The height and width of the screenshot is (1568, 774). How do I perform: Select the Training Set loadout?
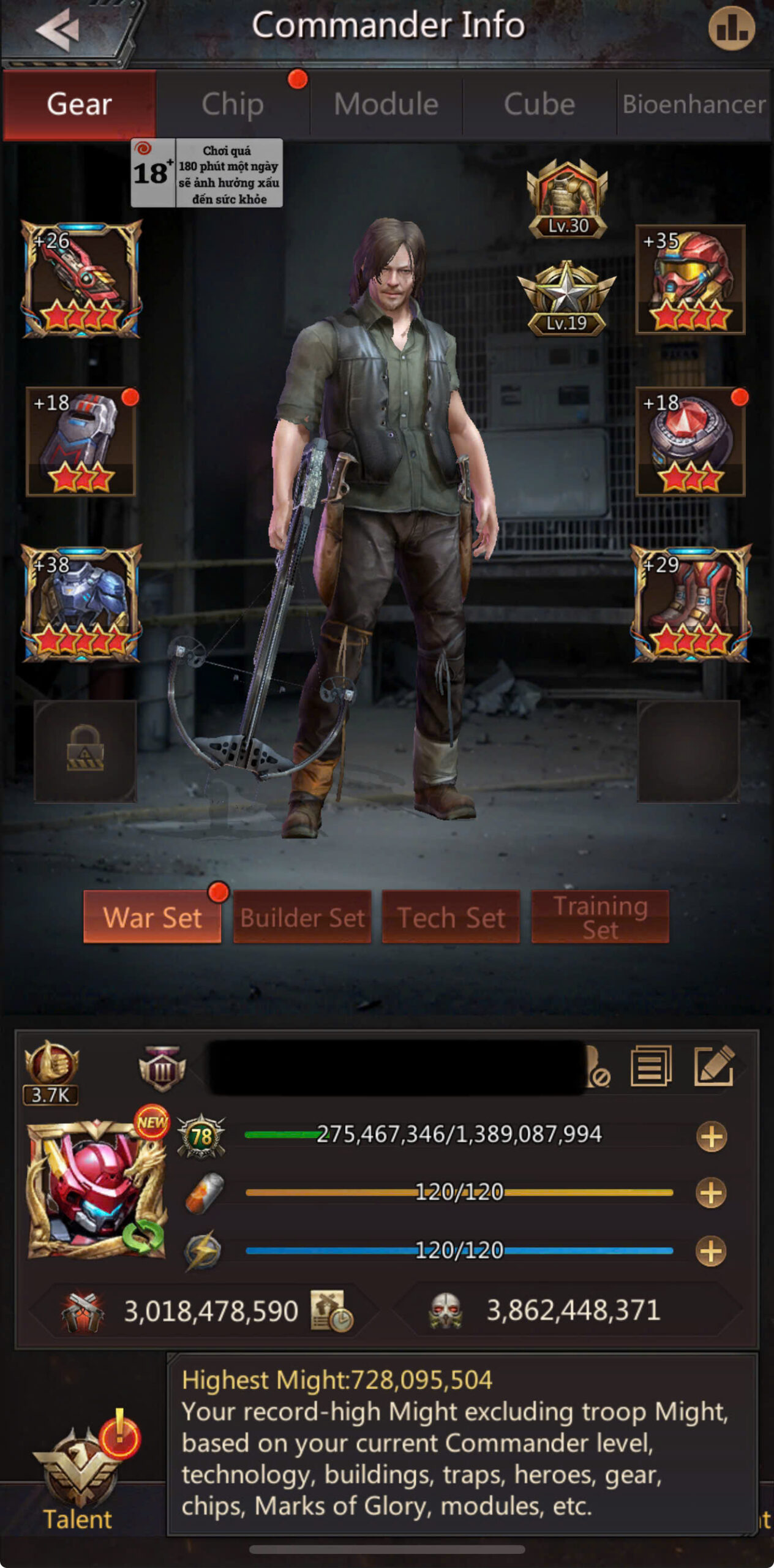599,917
